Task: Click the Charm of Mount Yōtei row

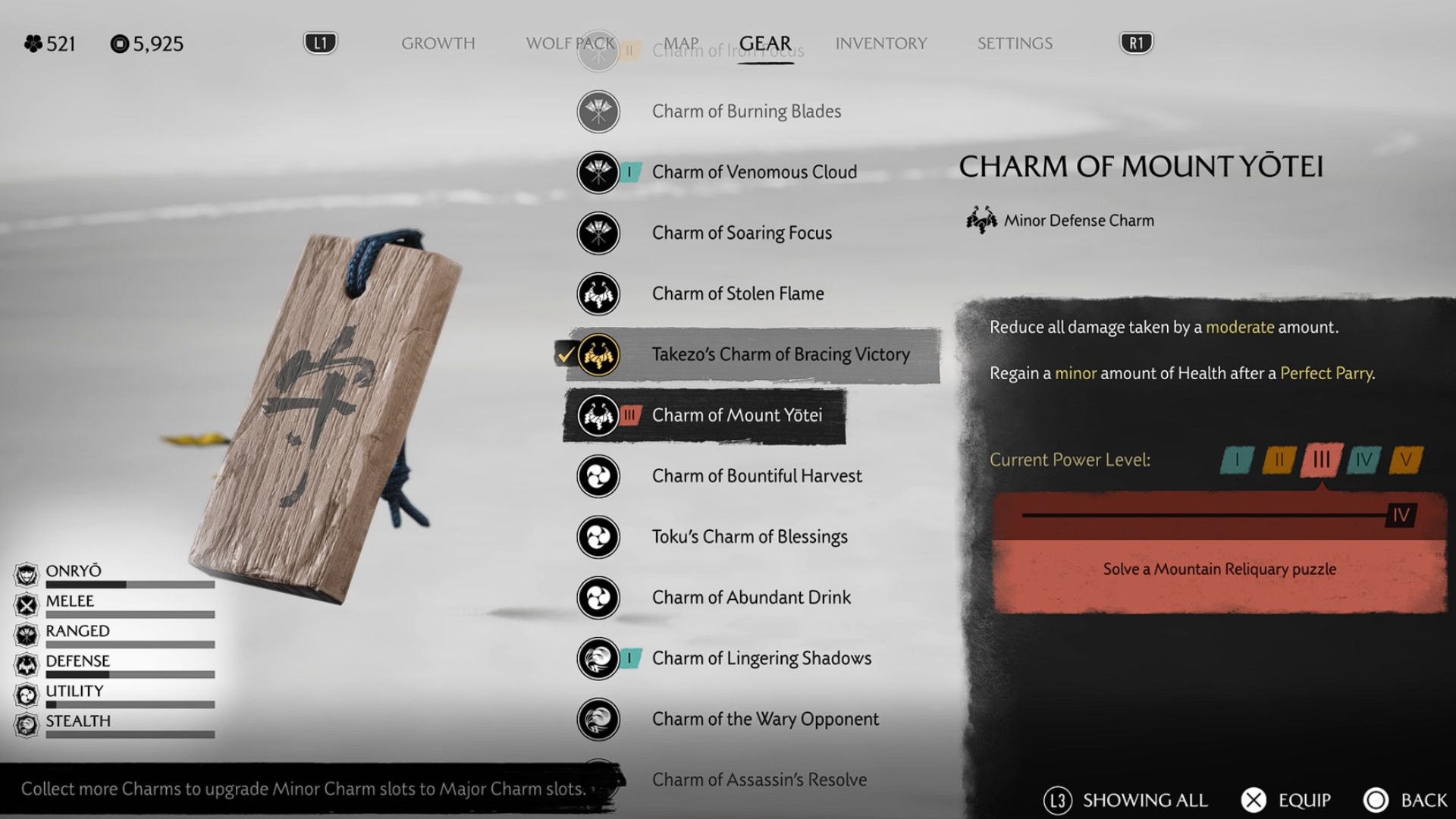Action: pos(736,415)
